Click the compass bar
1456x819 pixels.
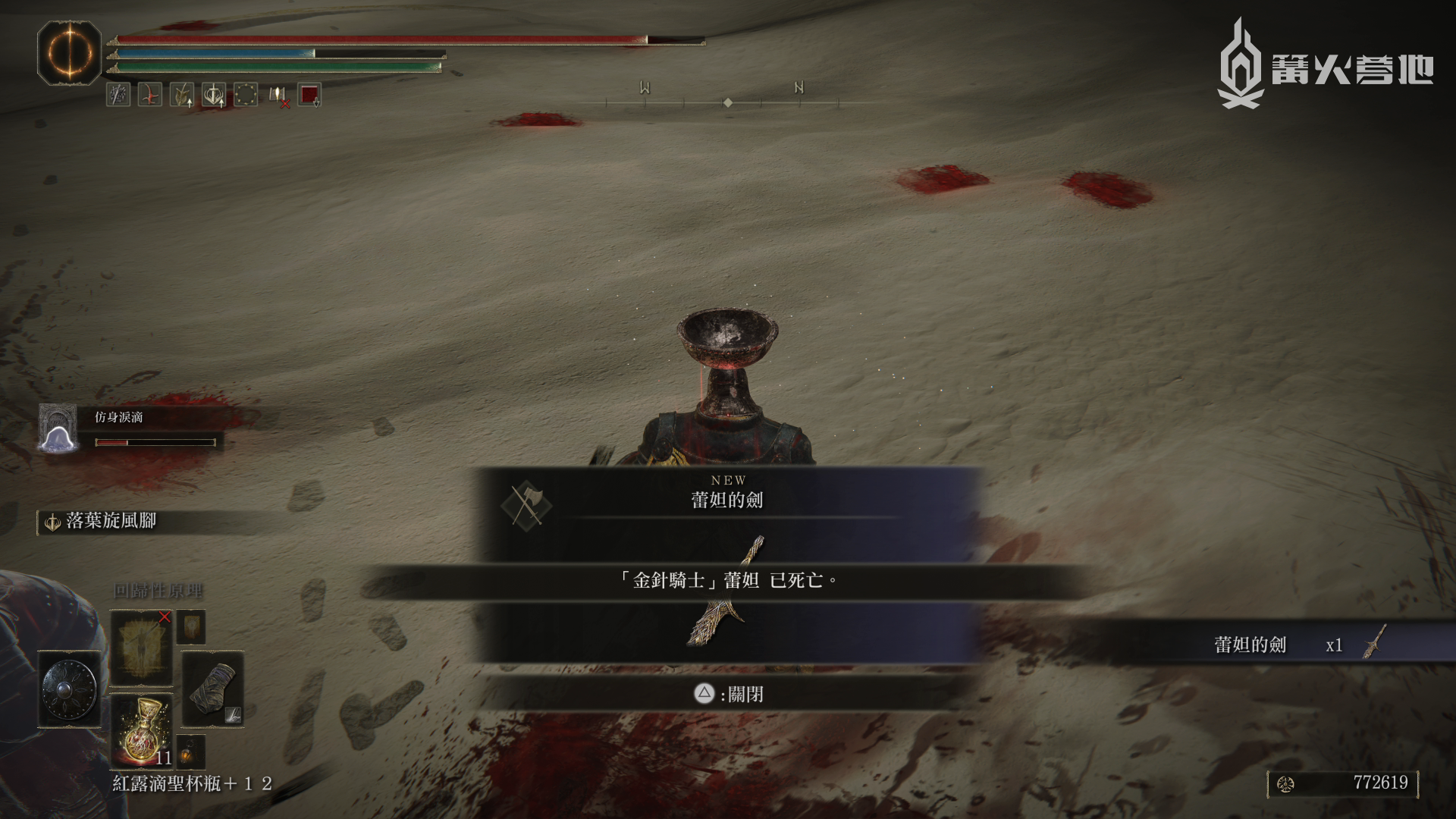click(x=726, y=102)
